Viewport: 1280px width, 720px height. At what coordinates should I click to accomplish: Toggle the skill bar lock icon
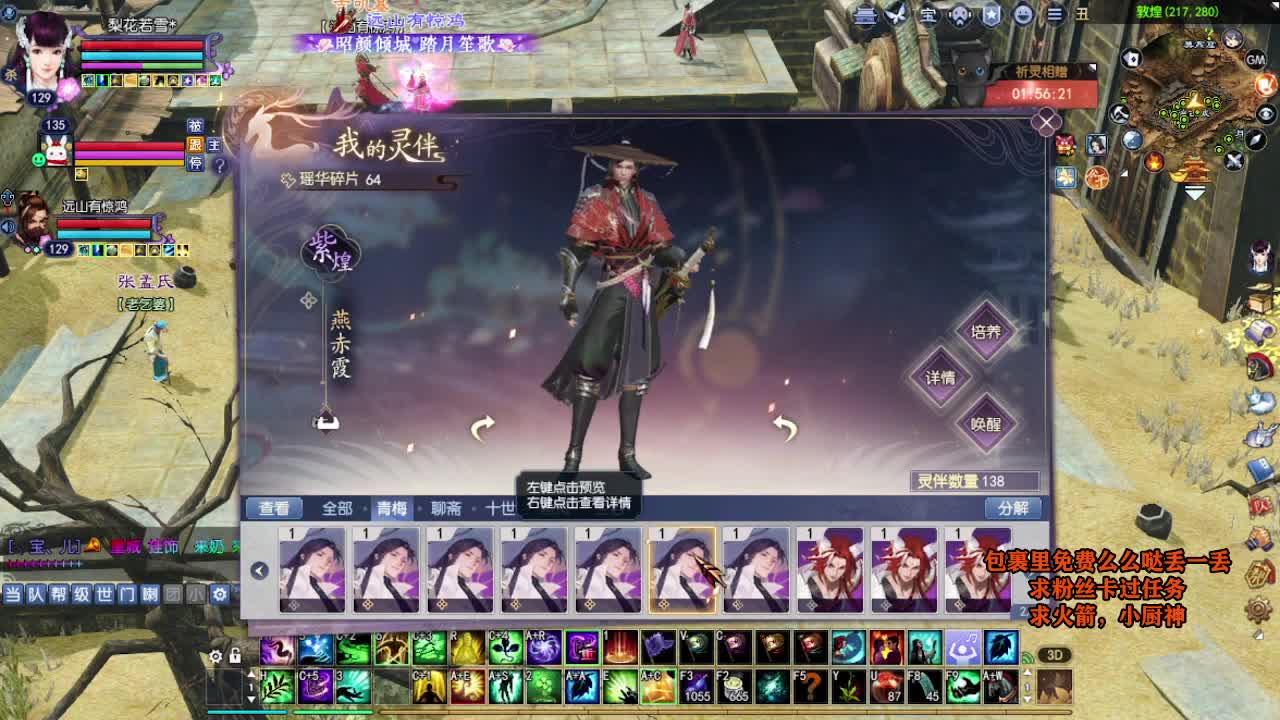235,655
